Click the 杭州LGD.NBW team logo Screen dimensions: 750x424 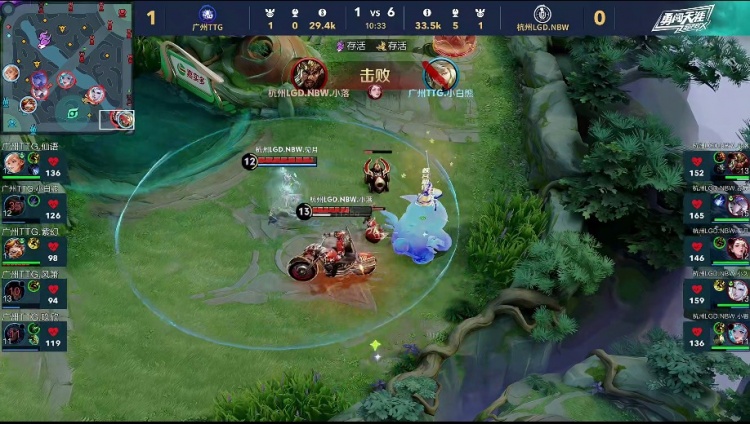(x=544, y=14)
